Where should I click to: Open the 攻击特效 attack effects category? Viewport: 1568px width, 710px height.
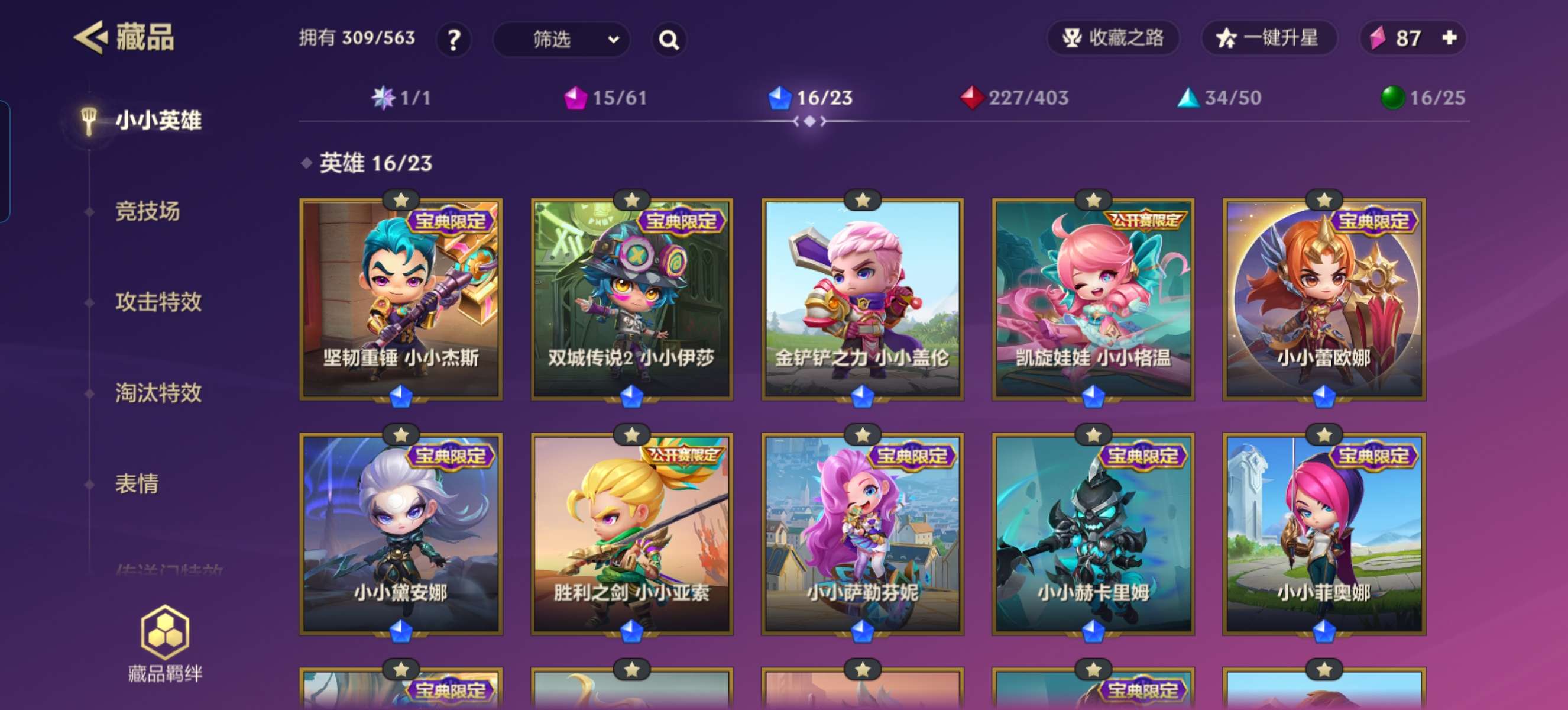point(158,302)
